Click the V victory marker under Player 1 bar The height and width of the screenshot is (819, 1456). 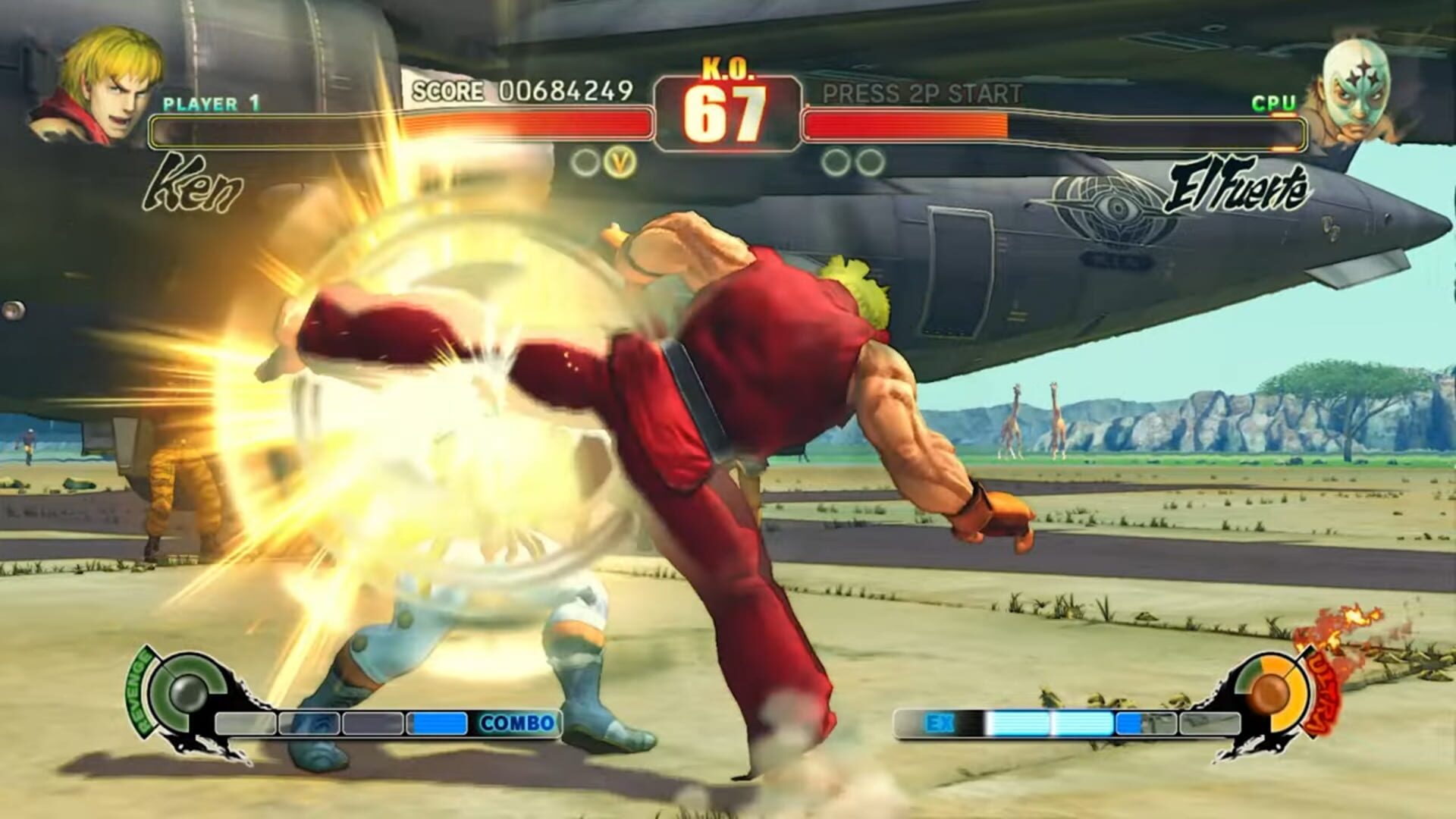coord(620,162)
